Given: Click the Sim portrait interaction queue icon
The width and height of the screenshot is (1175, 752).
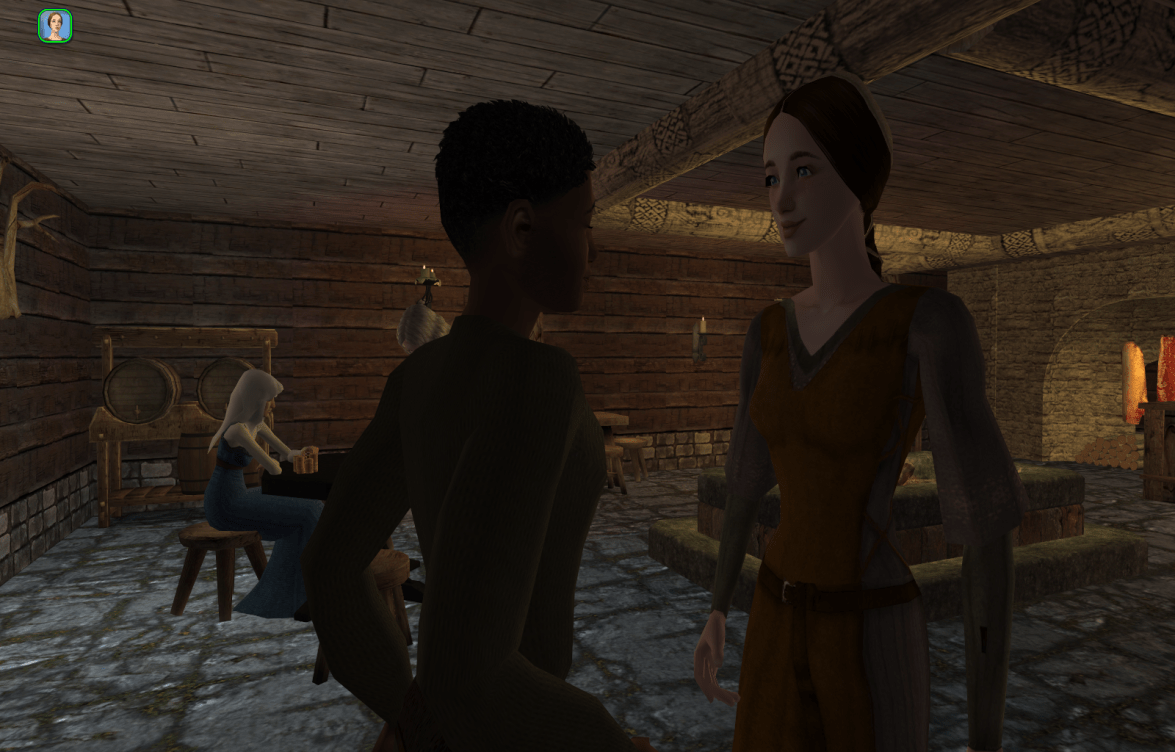Looking at the screenshot, I should click(x=55, y=26).
